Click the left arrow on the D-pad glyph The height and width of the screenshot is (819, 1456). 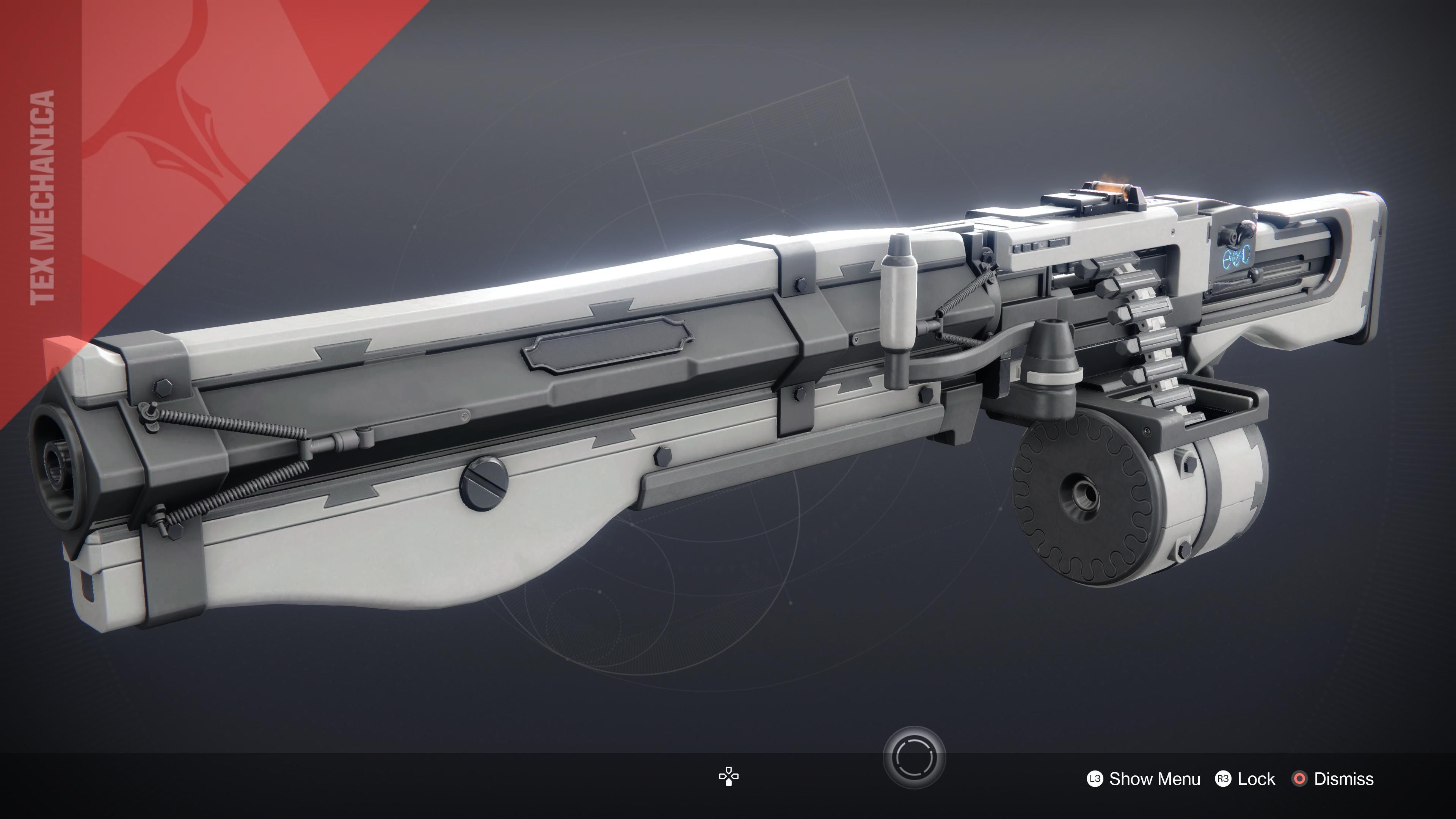723,777
